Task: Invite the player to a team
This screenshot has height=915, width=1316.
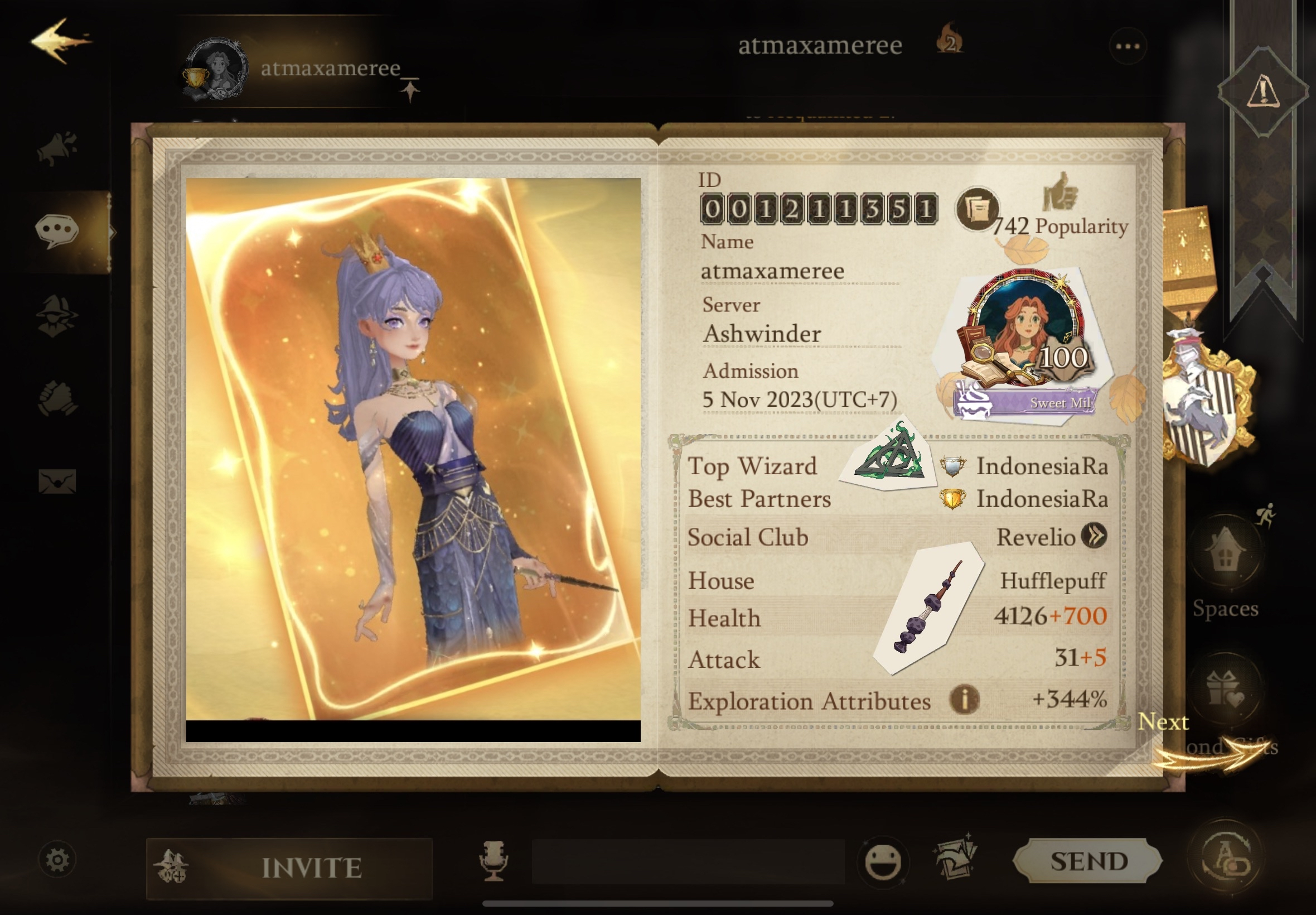Action: pos(289,868)
